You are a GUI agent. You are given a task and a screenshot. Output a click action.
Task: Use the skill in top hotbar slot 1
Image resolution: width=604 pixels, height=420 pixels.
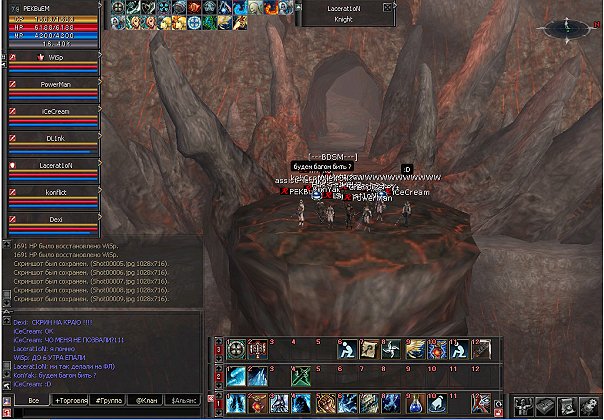coord(236,350)
